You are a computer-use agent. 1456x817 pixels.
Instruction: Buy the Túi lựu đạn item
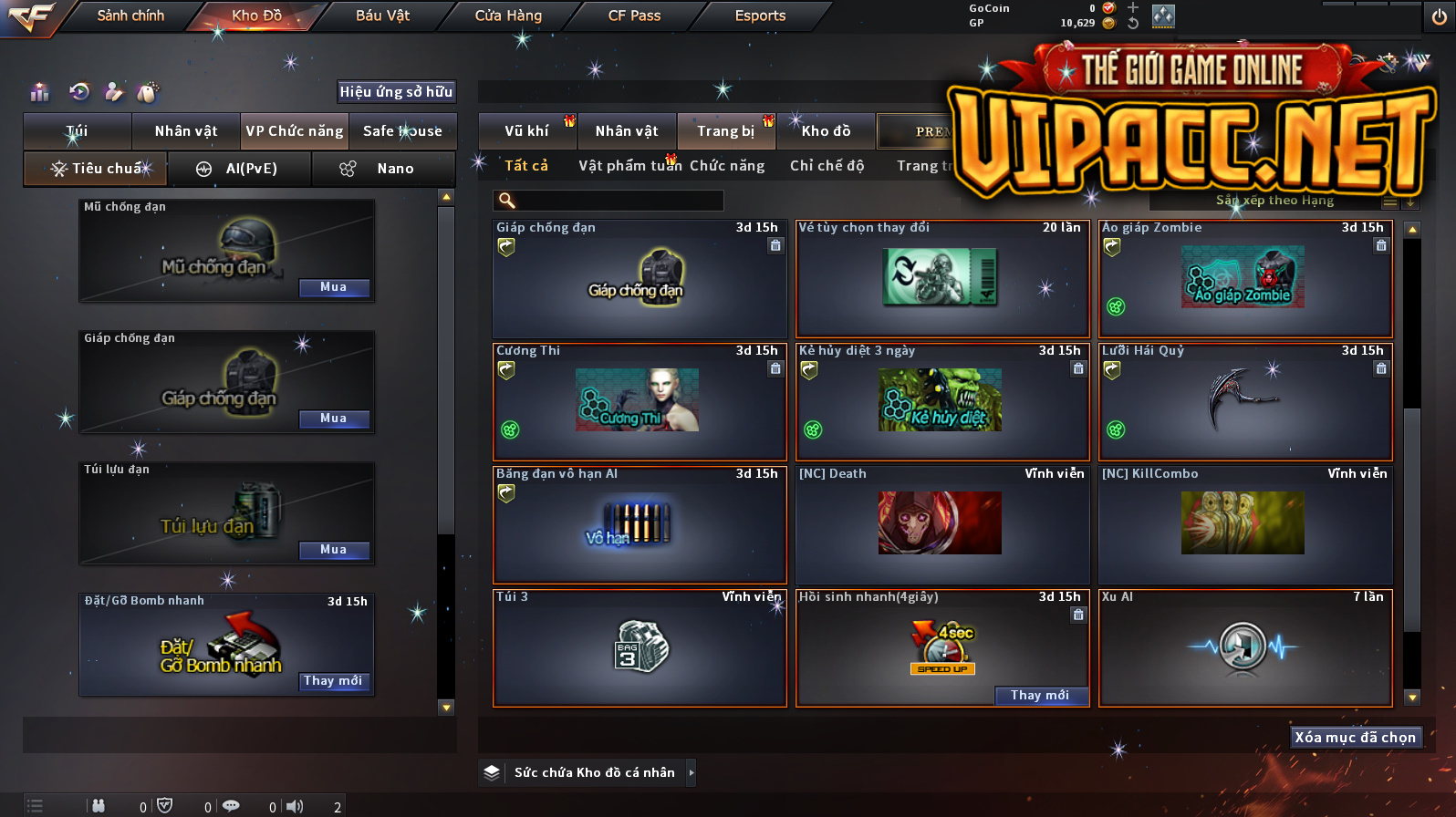(x=333, y=550)
